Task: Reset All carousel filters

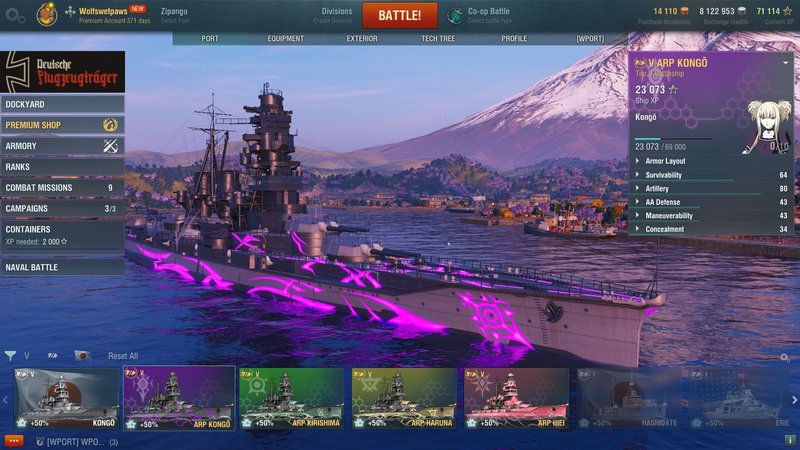Action: click(x=123, y=356)
